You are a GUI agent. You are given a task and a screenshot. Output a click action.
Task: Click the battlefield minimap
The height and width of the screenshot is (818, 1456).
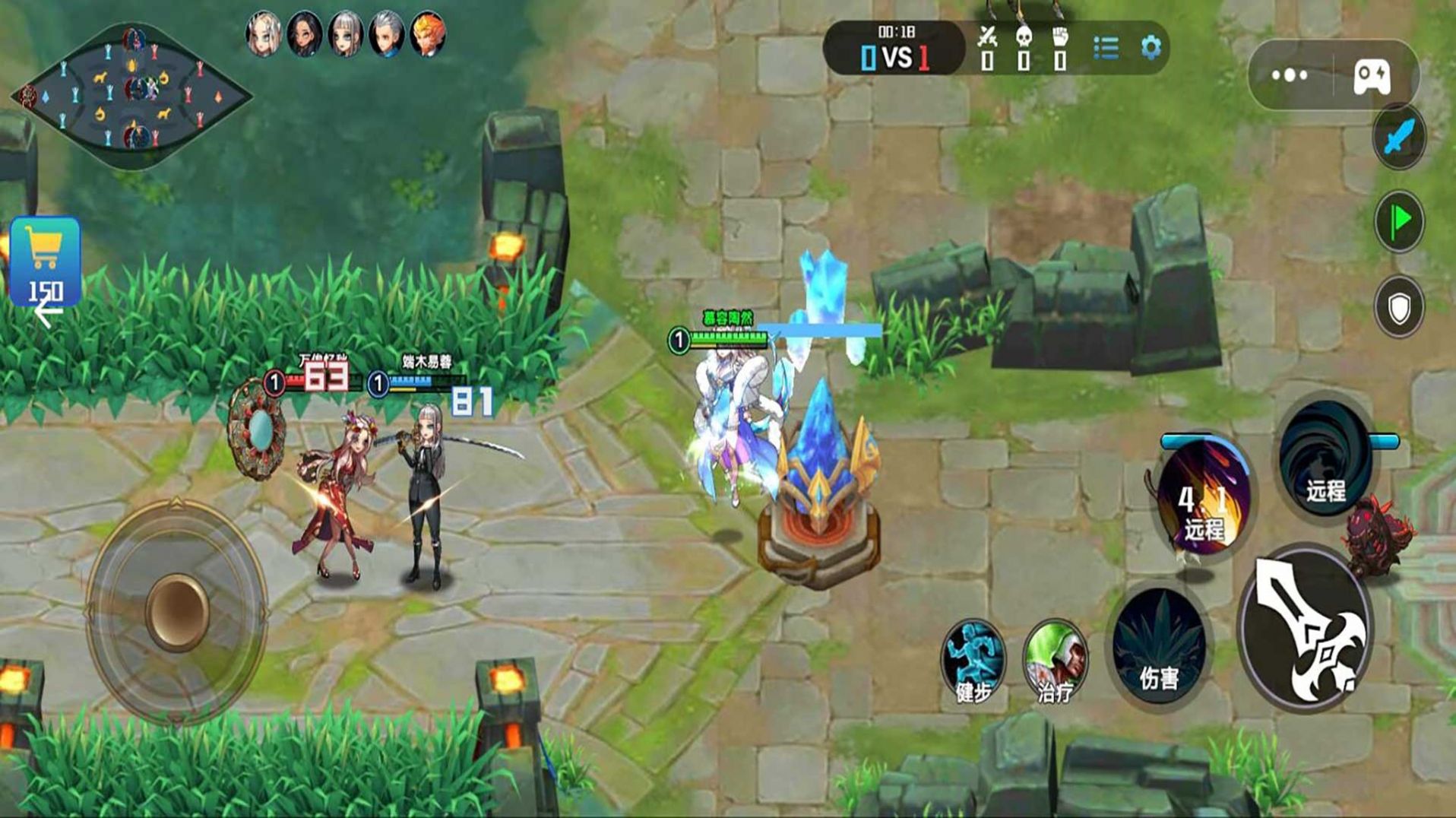coord(131,95)
